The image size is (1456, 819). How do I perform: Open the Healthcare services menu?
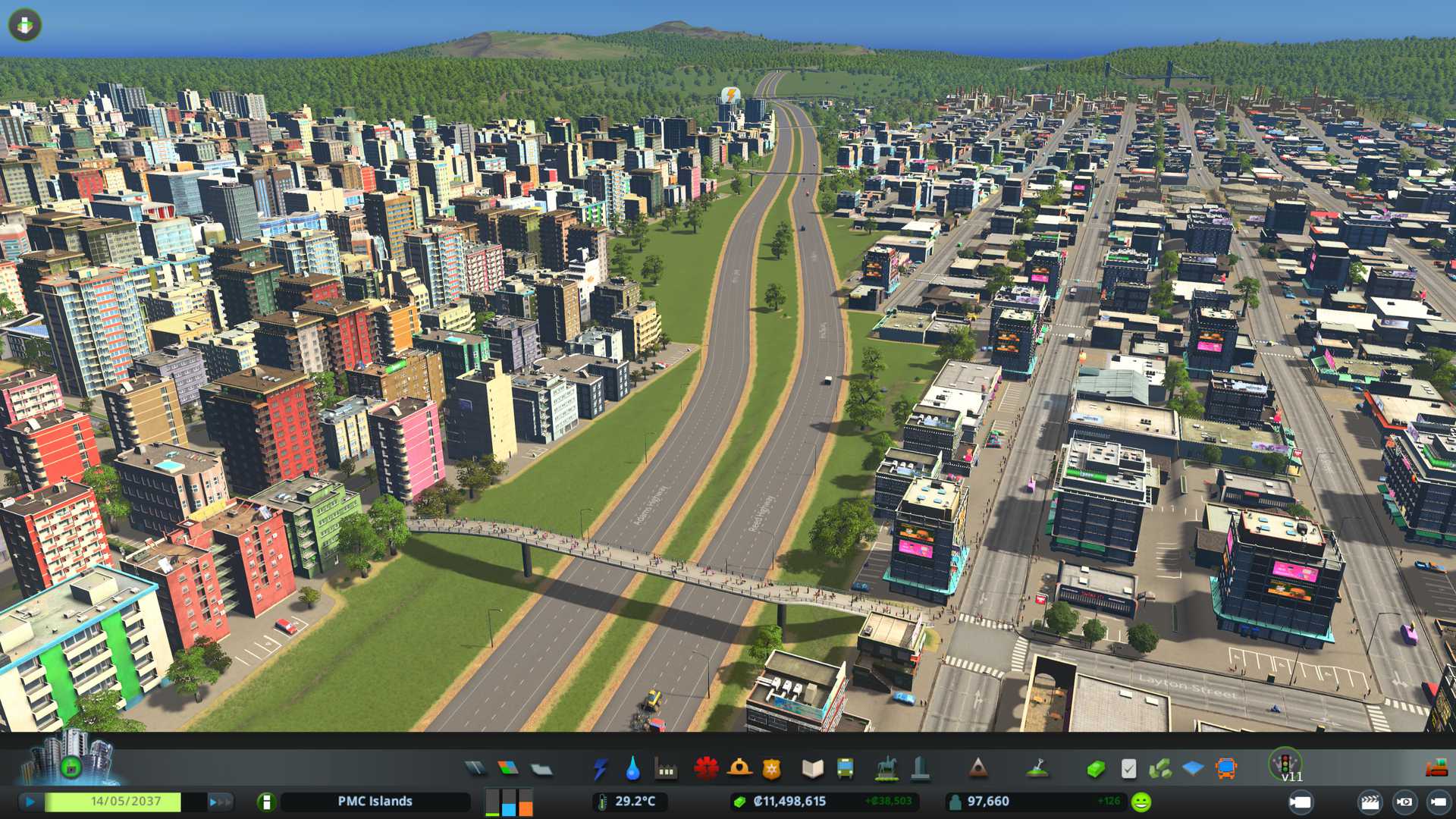tap(706, 769)
